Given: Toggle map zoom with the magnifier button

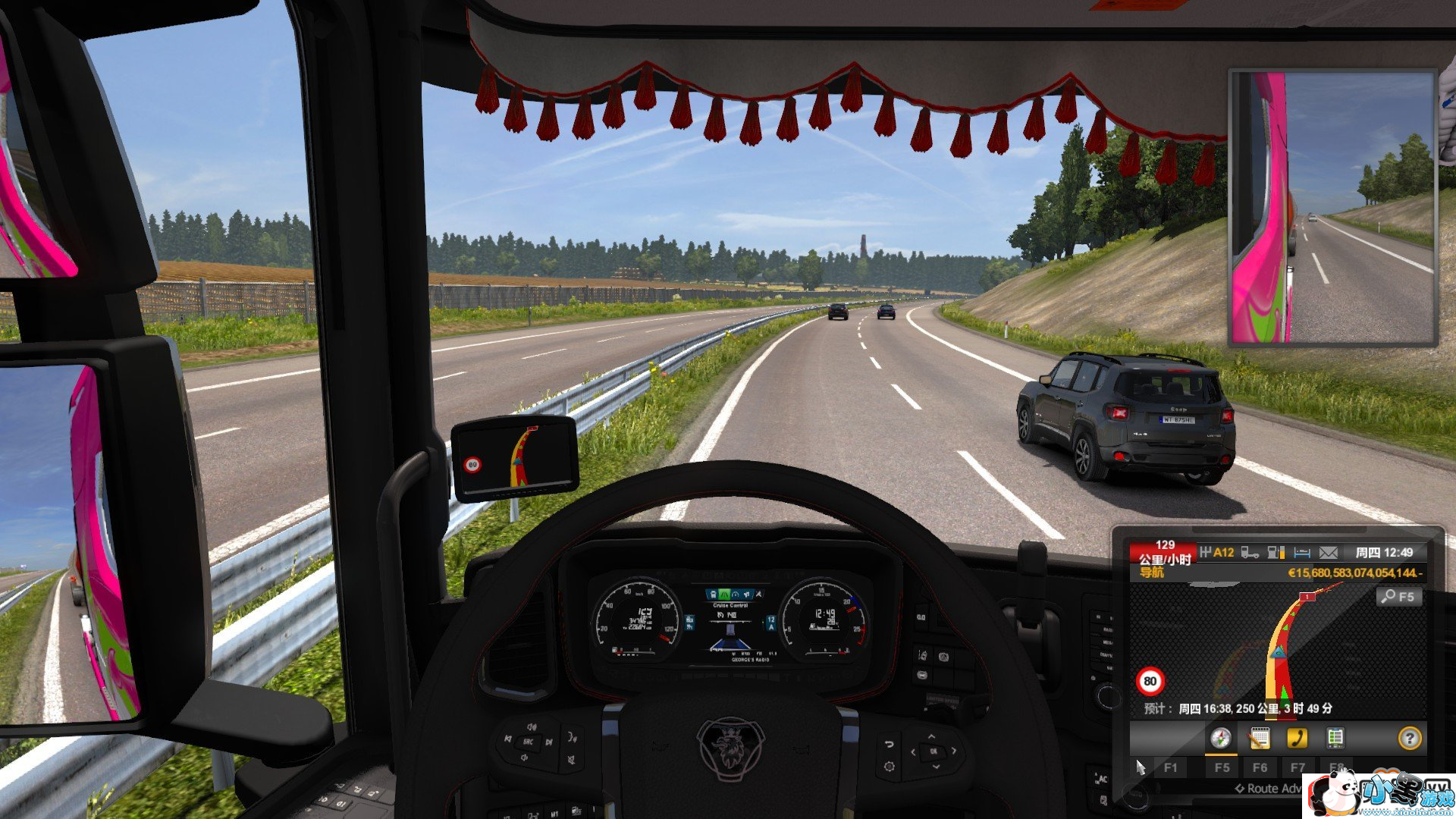Looking at the screenshot, I should pos(1398,597).
